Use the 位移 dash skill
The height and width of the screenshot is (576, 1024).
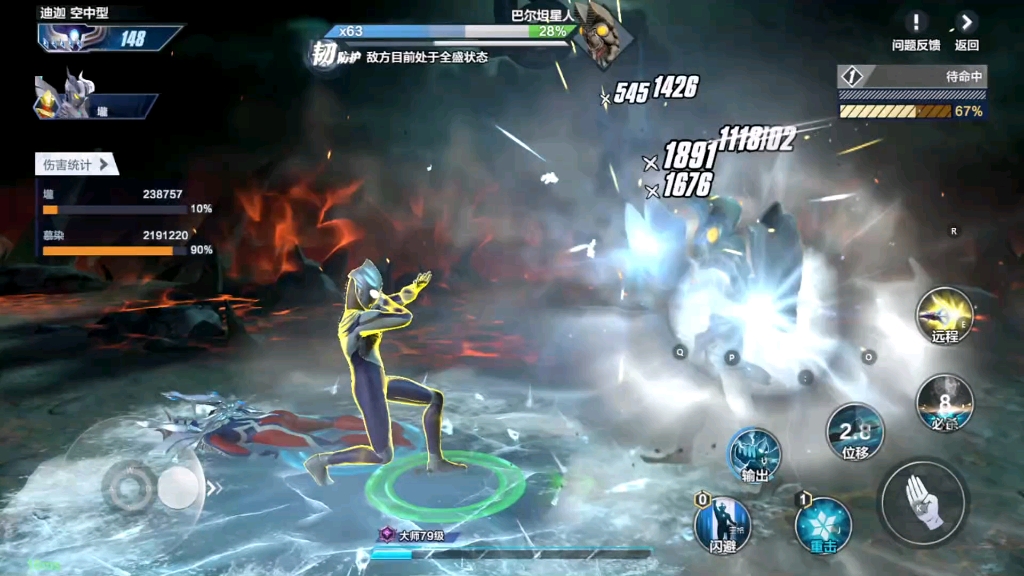pyautogui.click(x=854, y=432)
